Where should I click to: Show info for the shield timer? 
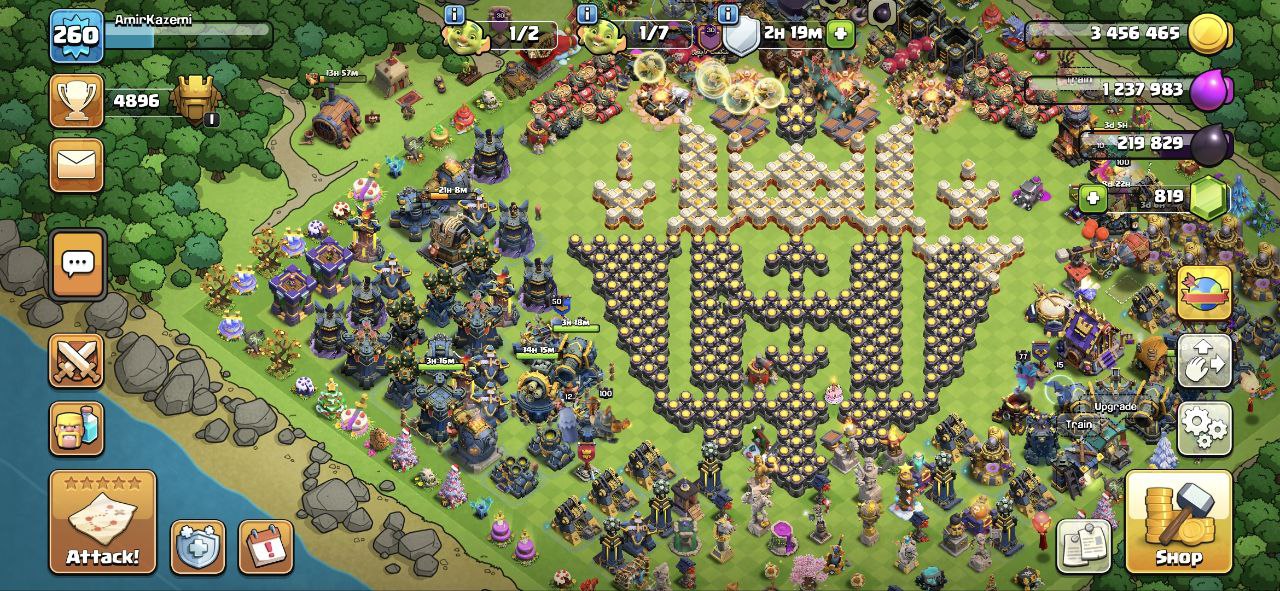(x=728, y=14)
